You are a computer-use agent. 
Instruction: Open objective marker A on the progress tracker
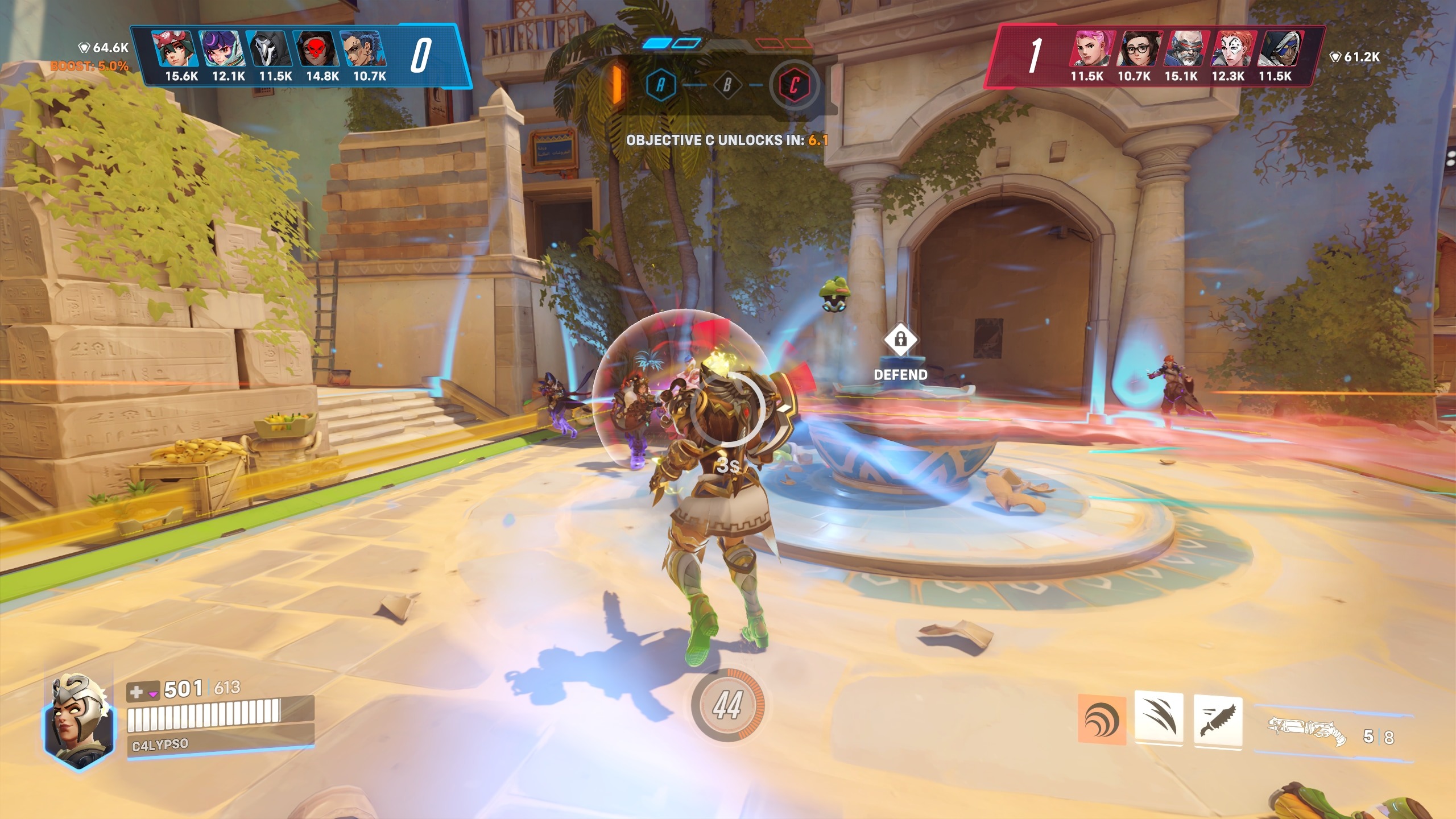(x=661, y=84)
